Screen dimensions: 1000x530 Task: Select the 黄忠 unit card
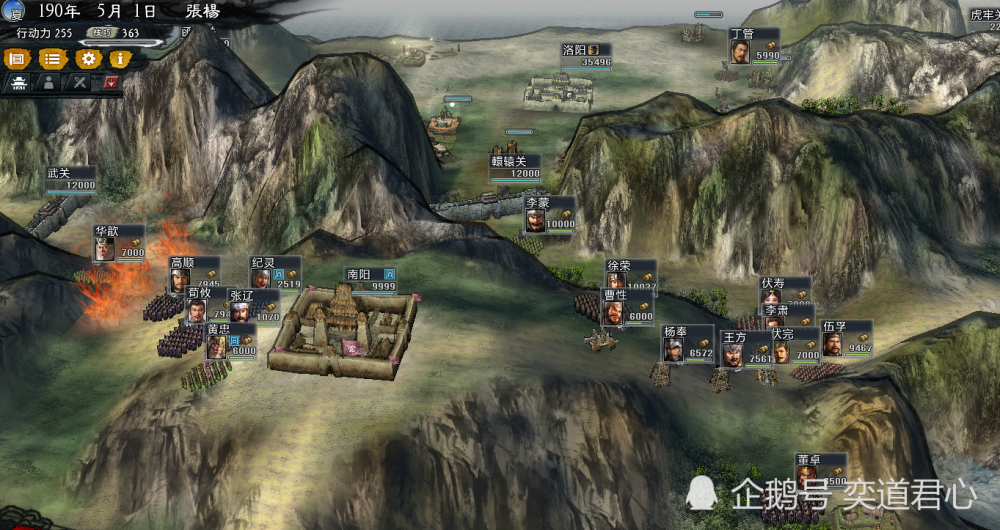(230, 341)
